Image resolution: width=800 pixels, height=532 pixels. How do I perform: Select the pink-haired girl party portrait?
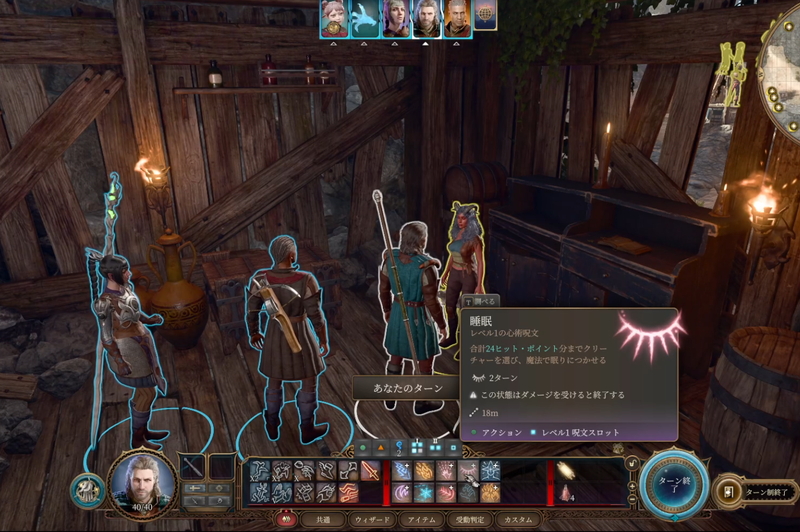333,18
